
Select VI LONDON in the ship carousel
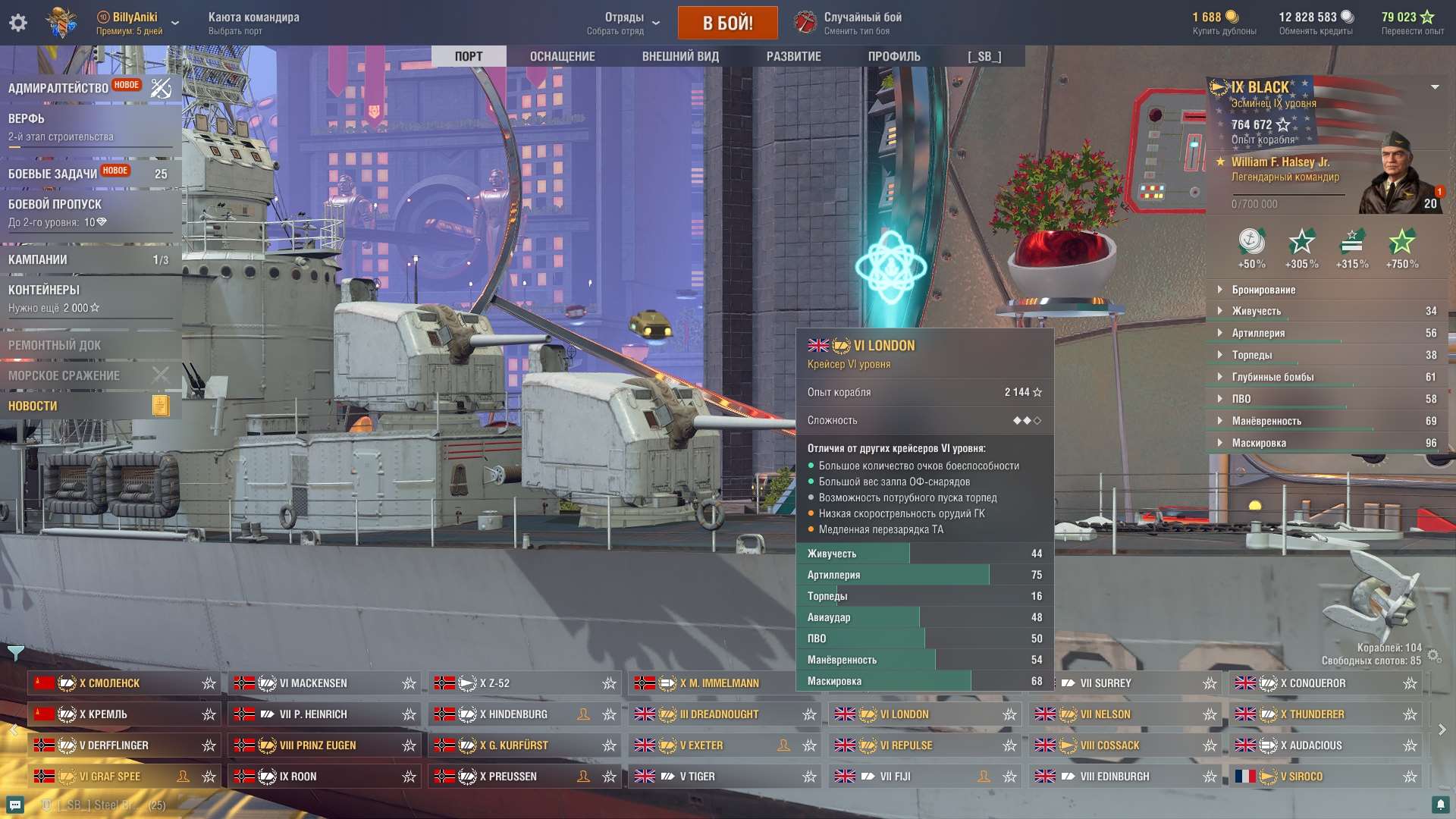921,714
